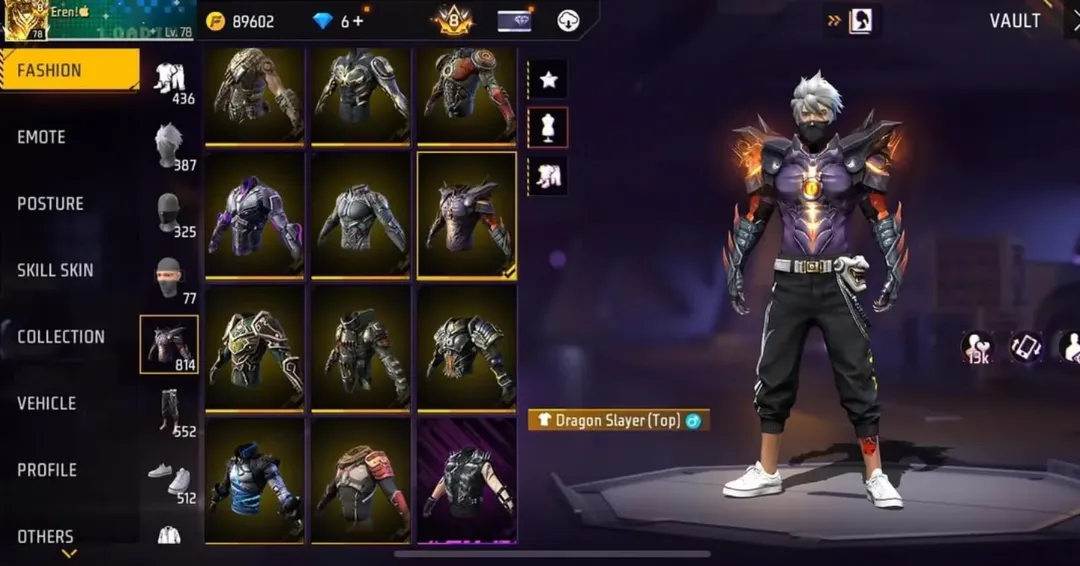
Task: Open the Skill Skin menu
Action: point(55,270)
